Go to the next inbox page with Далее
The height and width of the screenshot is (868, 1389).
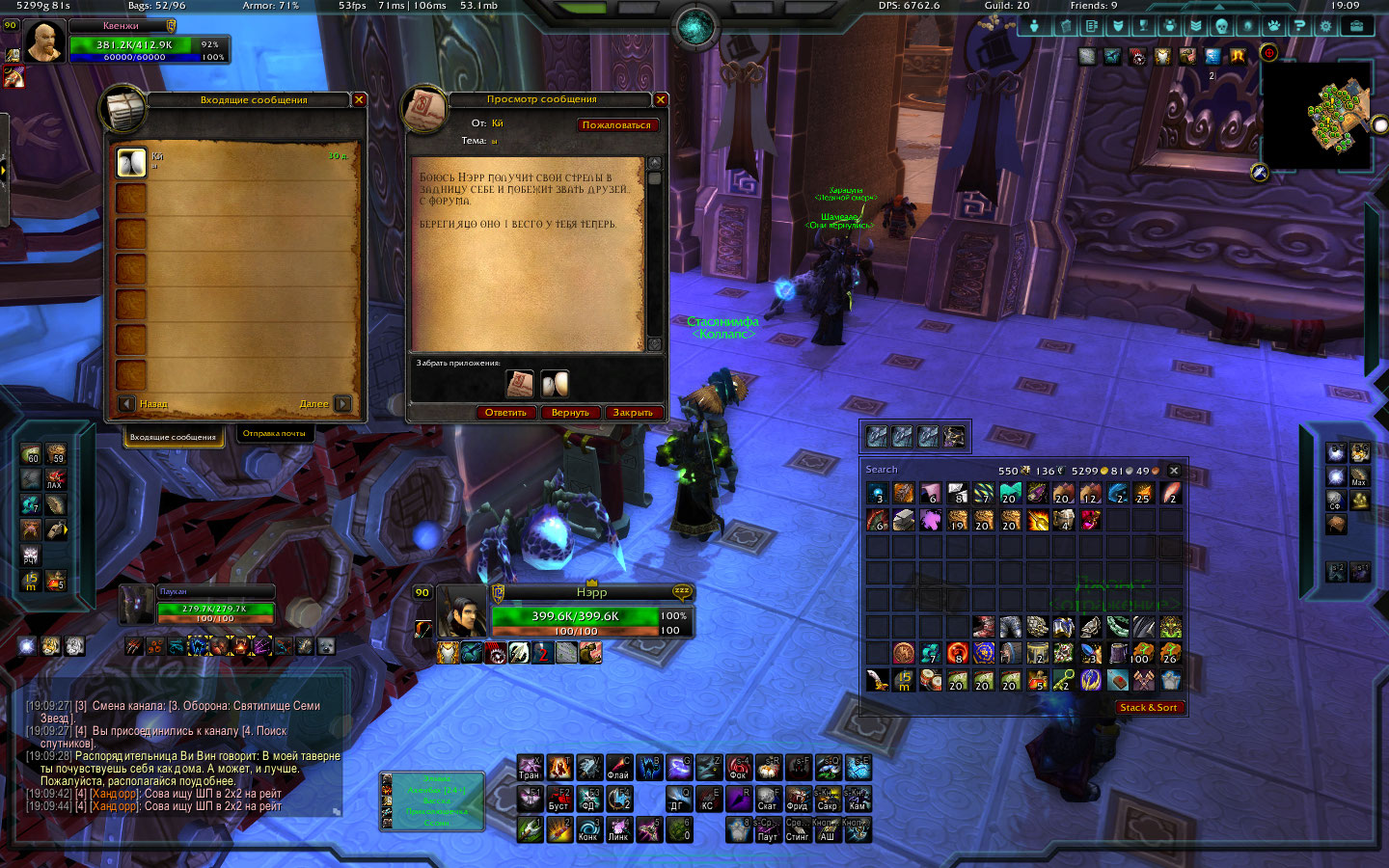(x=342, y=404)
